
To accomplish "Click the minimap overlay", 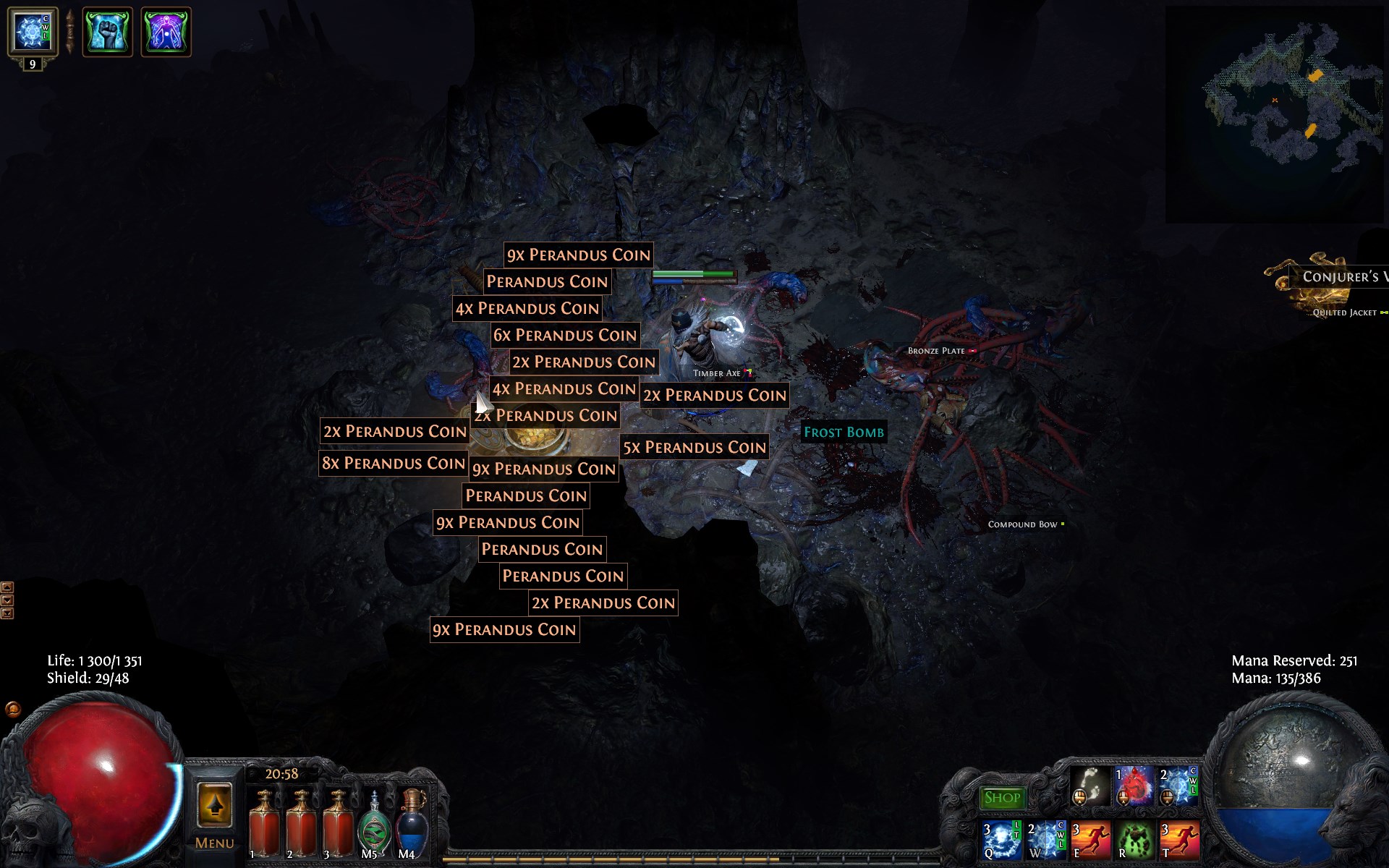I will point(1273,114).
